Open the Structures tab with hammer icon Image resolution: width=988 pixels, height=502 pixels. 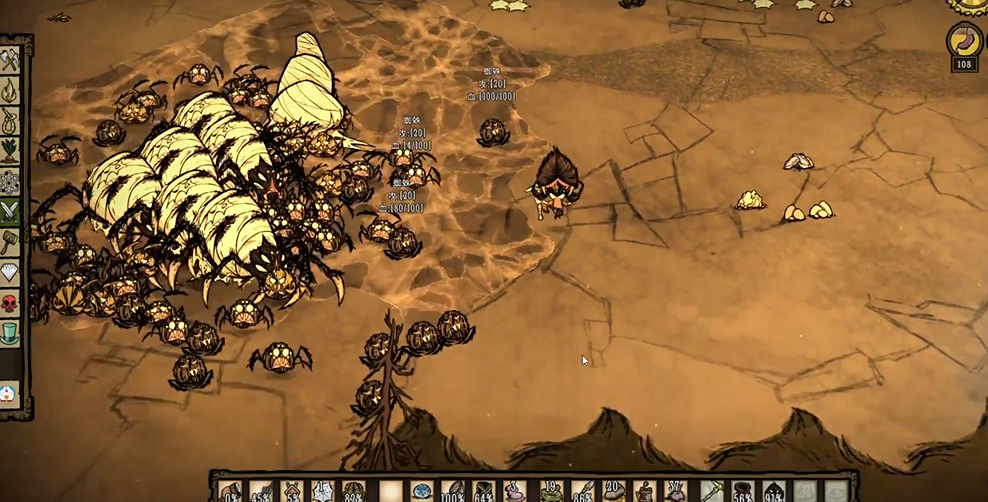pos(10,241)
